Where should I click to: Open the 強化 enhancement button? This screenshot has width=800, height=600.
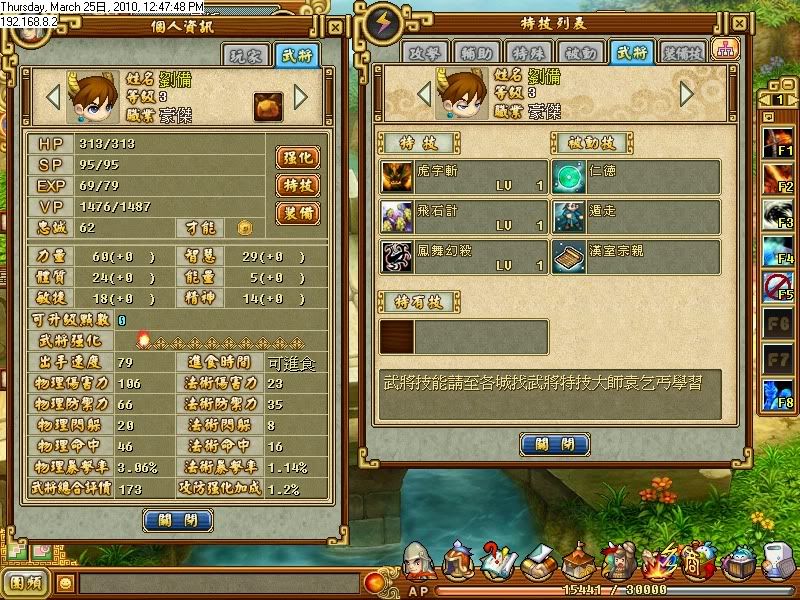pyautogui.click(x=297, y=158)
